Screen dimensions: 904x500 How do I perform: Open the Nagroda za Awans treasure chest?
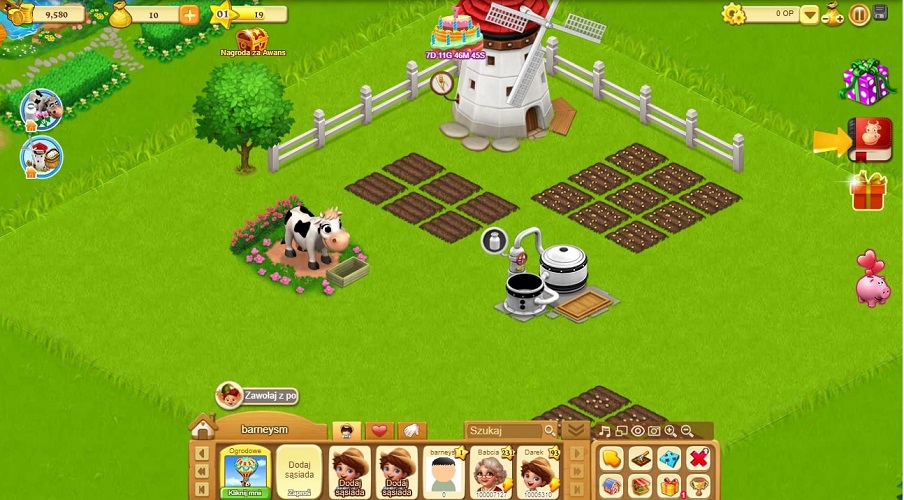(x=252, y=40)
